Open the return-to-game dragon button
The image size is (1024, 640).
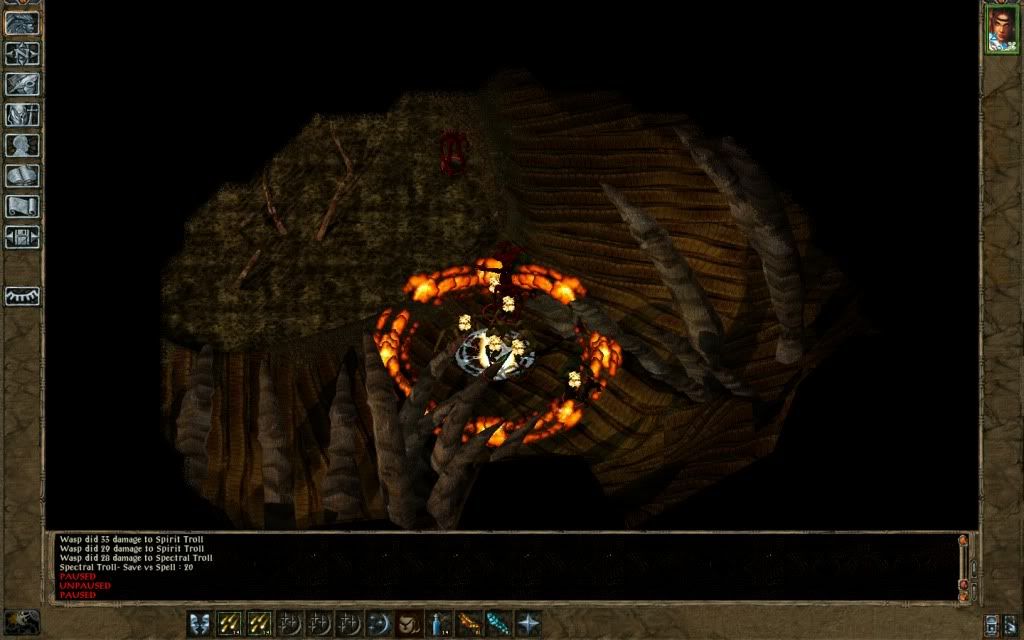tap(22, 22)
